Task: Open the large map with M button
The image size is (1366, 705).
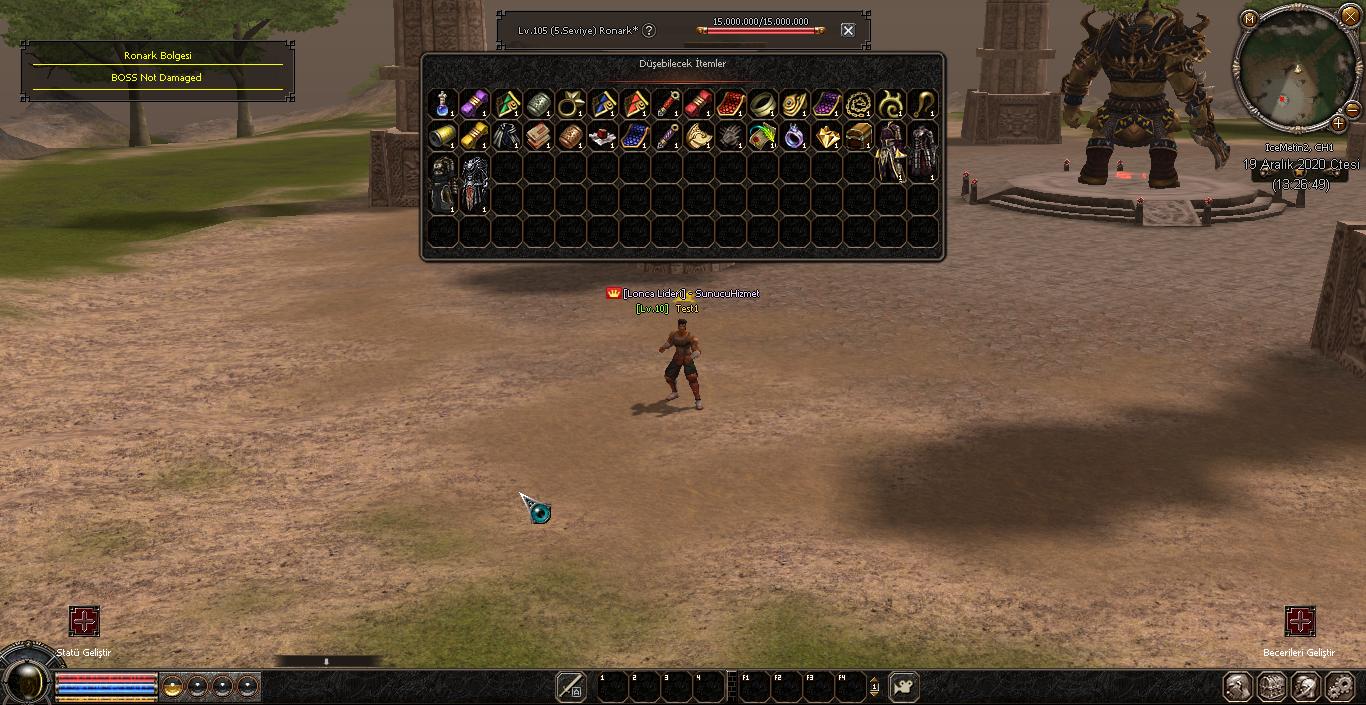Action: pyautogui.click(x=1250, y=19)
